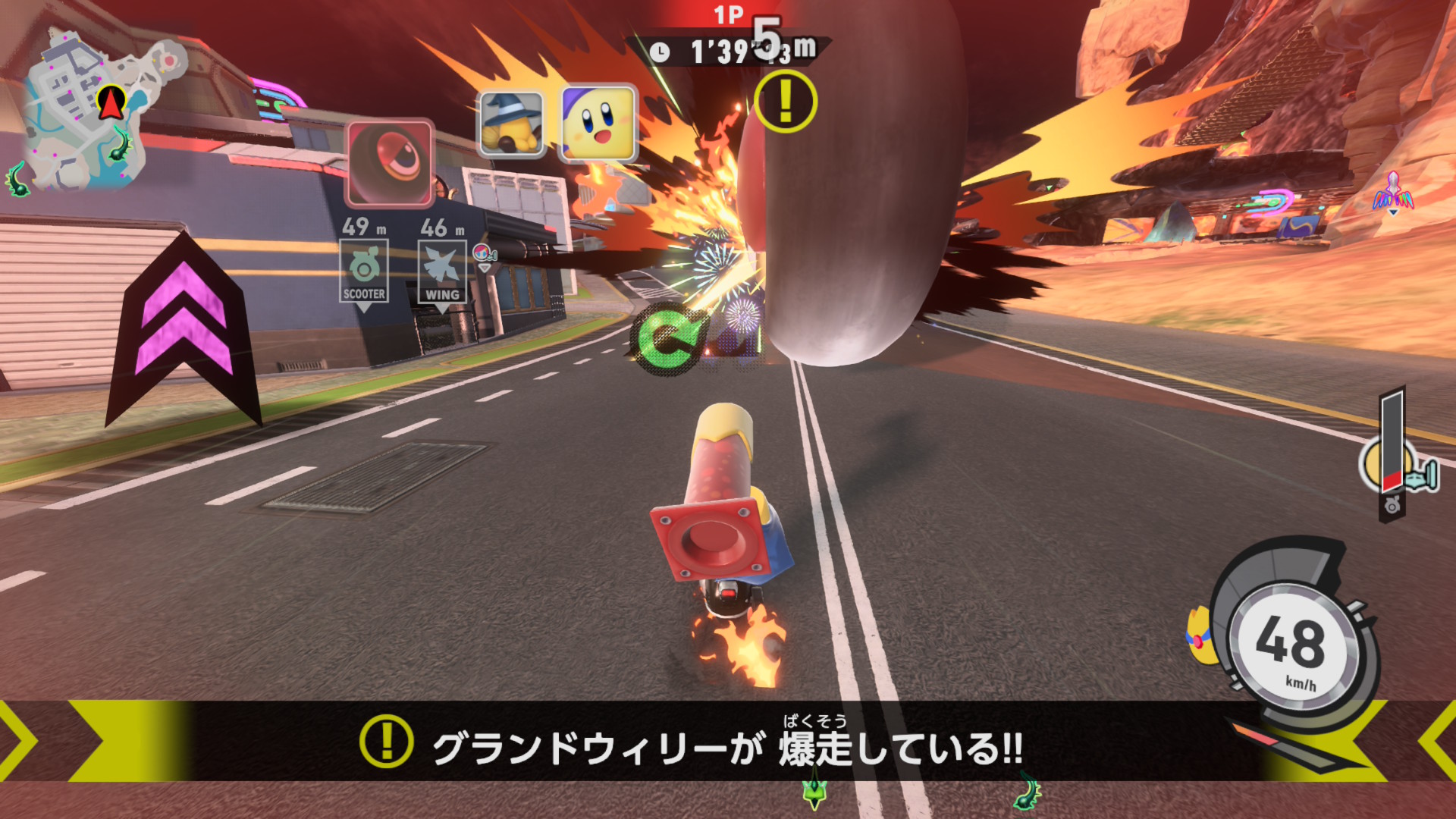This screenshot has height=819, width=1456.
Task: Click the green circular arrow icon
Action: click(665, 339)
